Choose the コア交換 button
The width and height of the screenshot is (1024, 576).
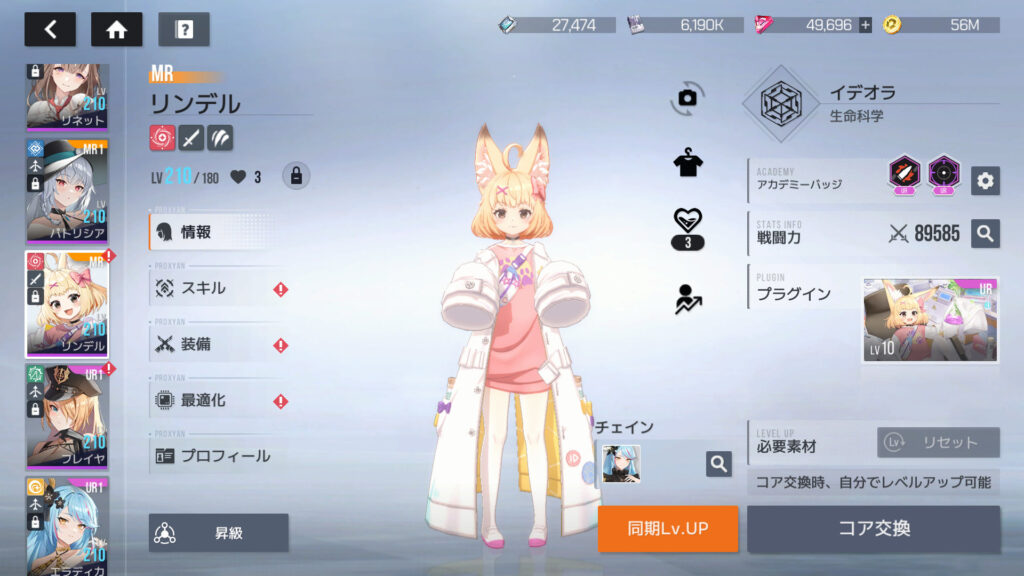click(873, 528)
